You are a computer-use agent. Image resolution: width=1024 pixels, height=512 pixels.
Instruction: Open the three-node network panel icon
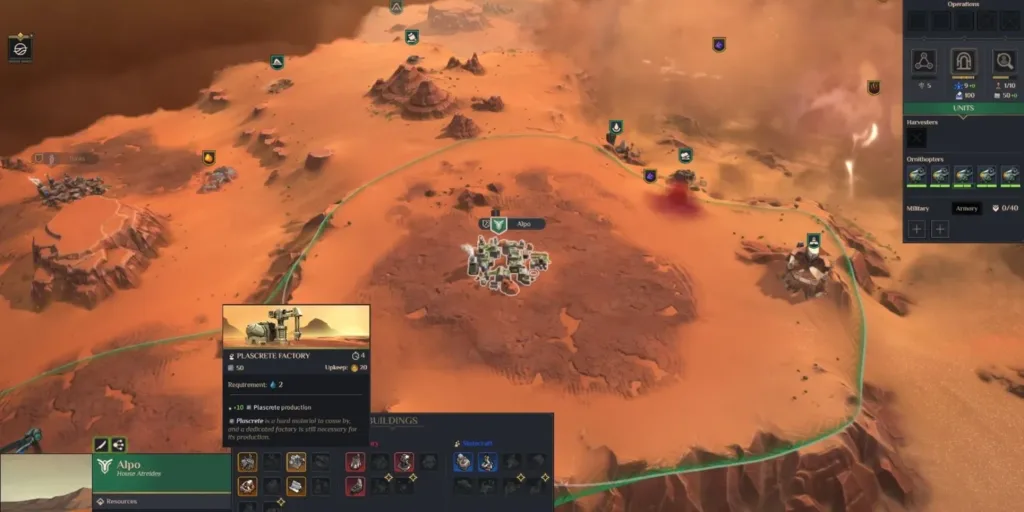pyautogui.click(x=924, y=62)
